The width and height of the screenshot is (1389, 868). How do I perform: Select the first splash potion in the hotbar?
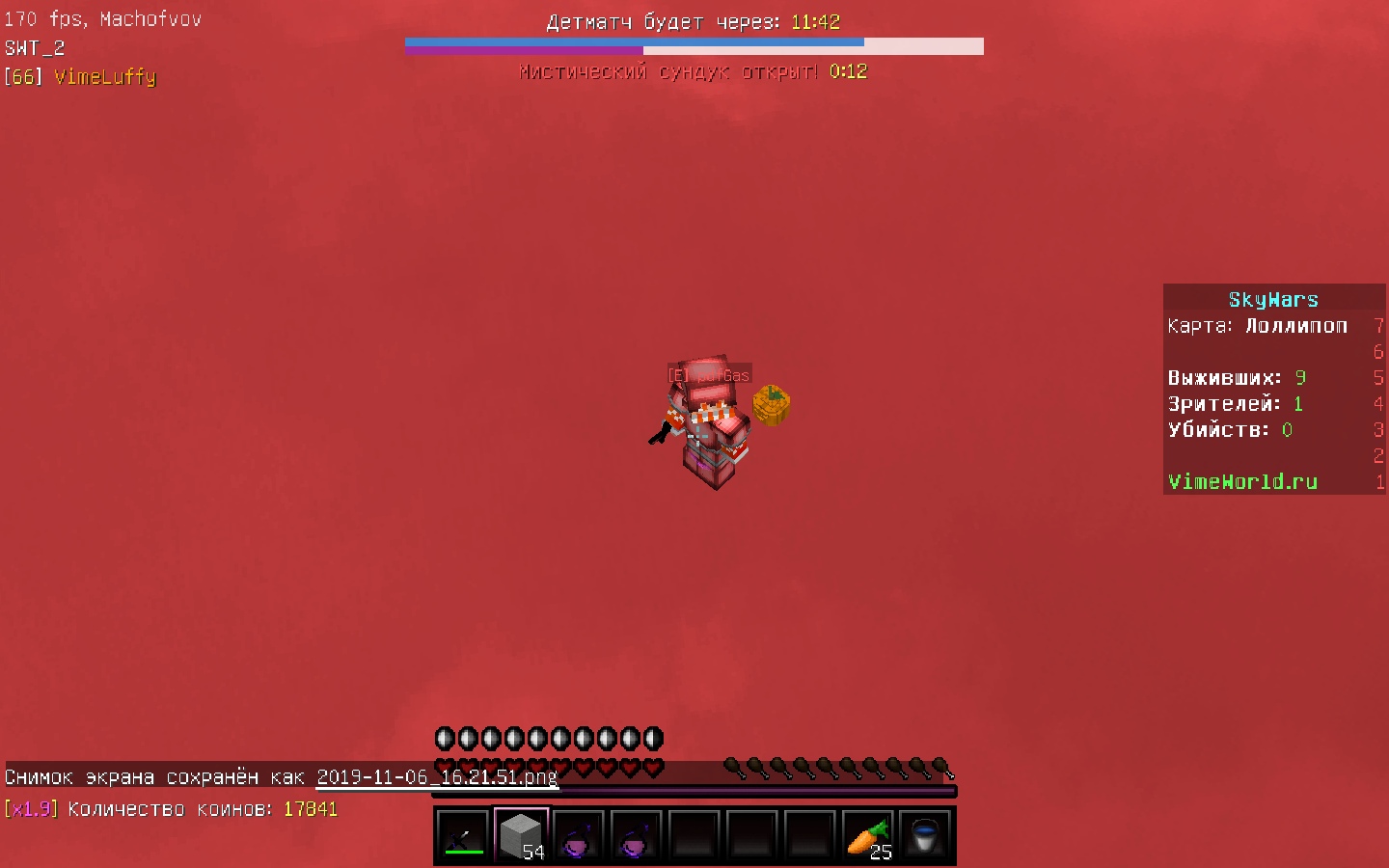[x=579, y=835]
